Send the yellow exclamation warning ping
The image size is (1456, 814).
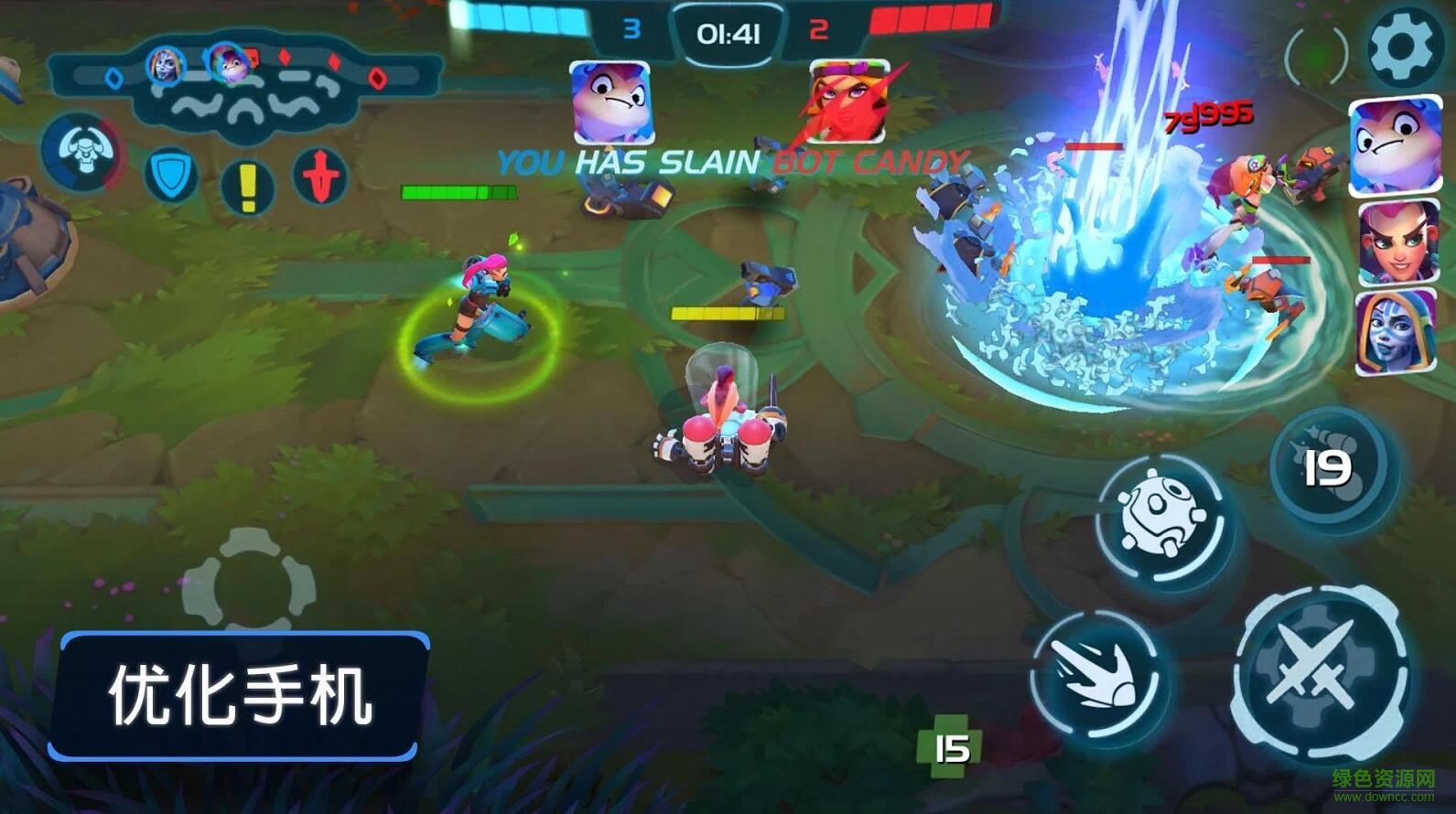pos(246,186)
